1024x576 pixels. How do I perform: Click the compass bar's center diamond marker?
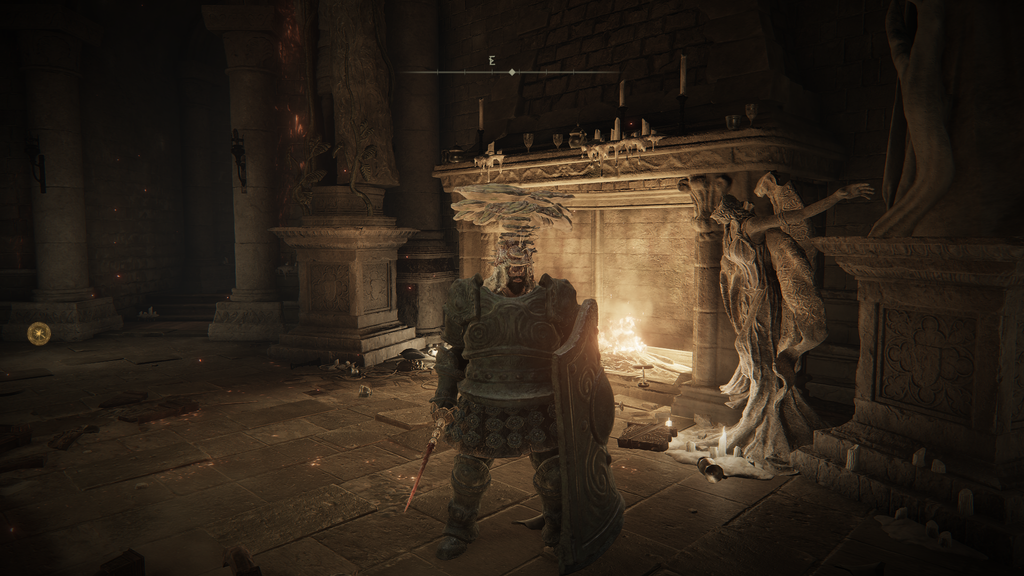[512, 72]
